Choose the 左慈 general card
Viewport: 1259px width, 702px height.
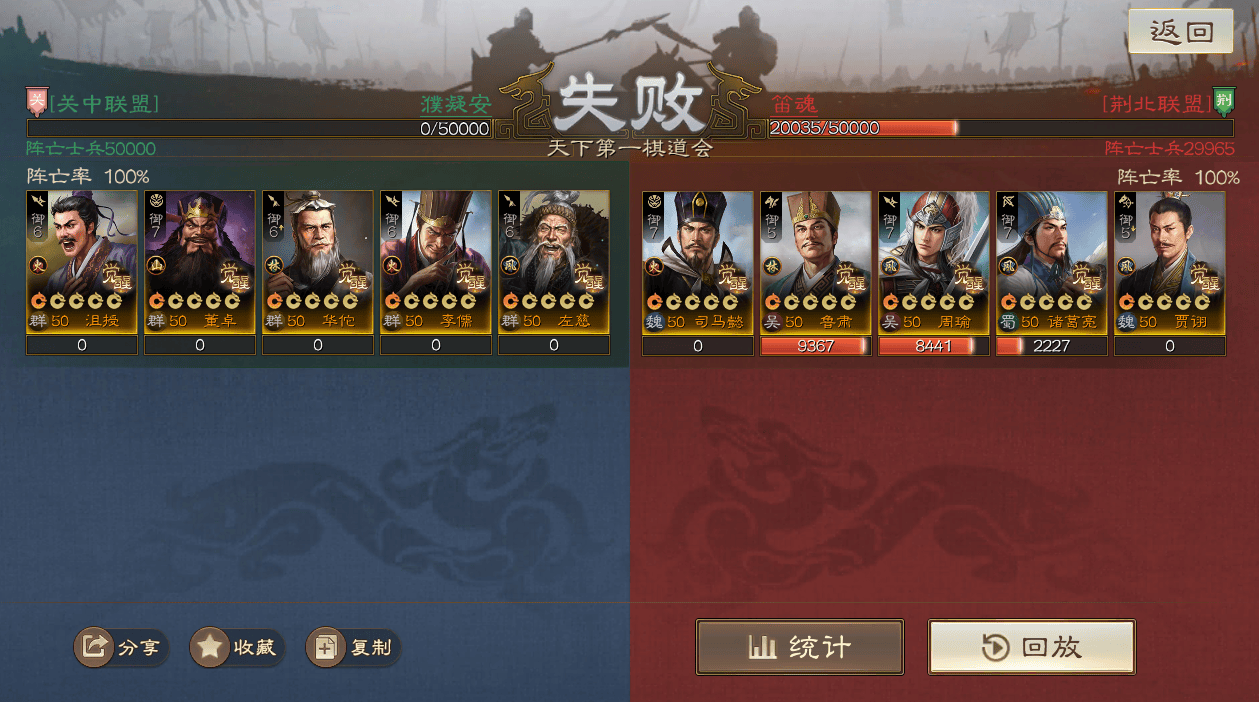[x=554, y=262]
